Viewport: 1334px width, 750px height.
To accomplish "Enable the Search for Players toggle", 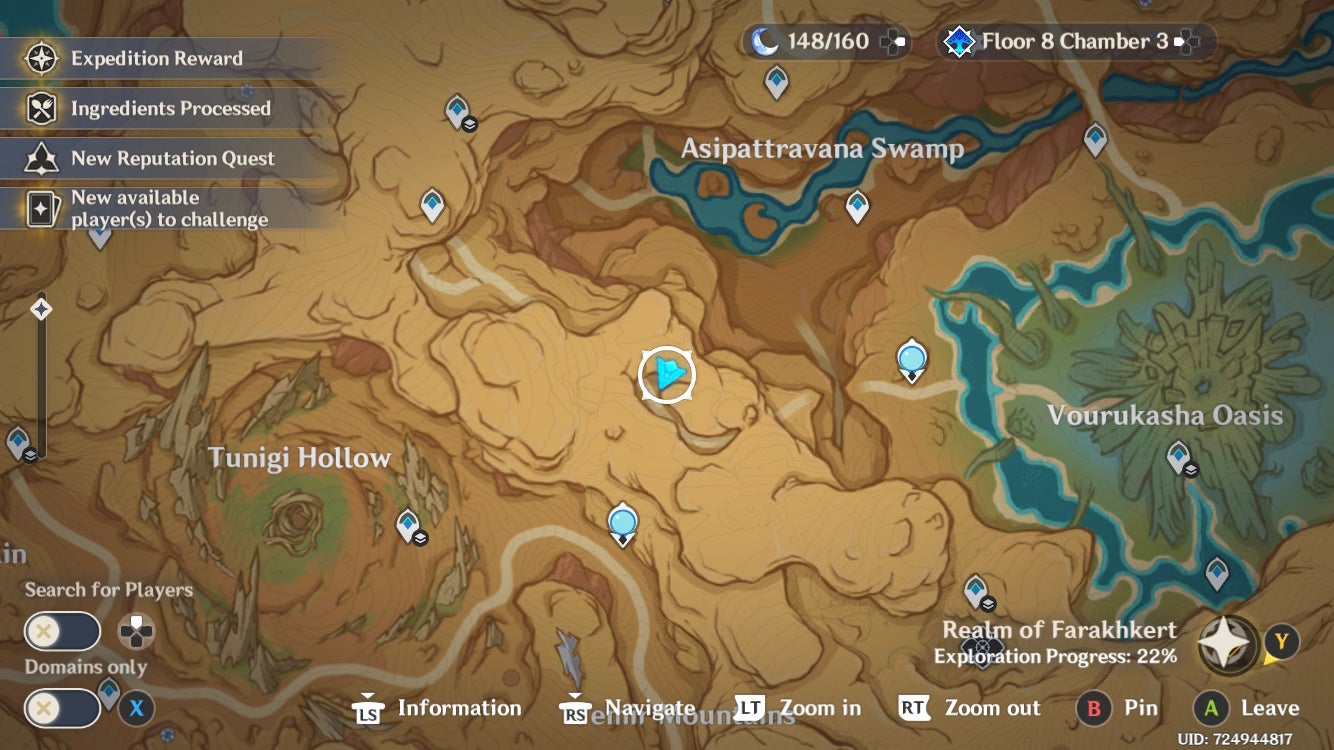I will pos(62,631).
